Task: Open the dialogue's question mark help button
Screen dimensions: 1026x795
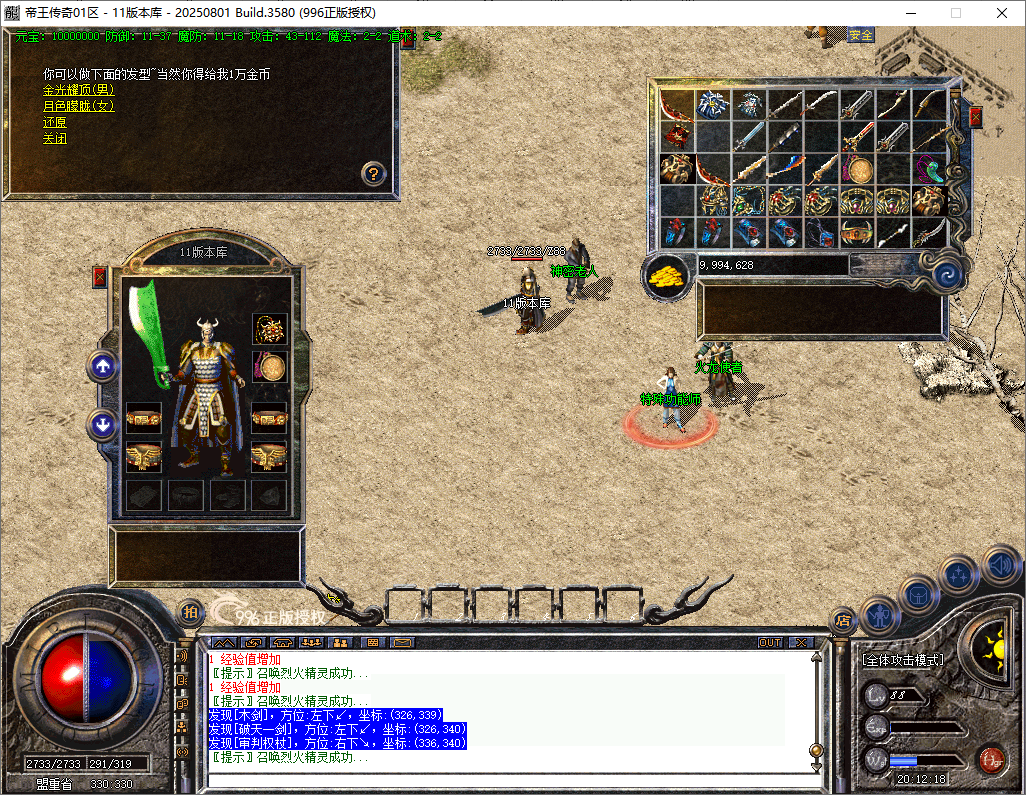Action: pyautogui.click(x=373, y=173)
